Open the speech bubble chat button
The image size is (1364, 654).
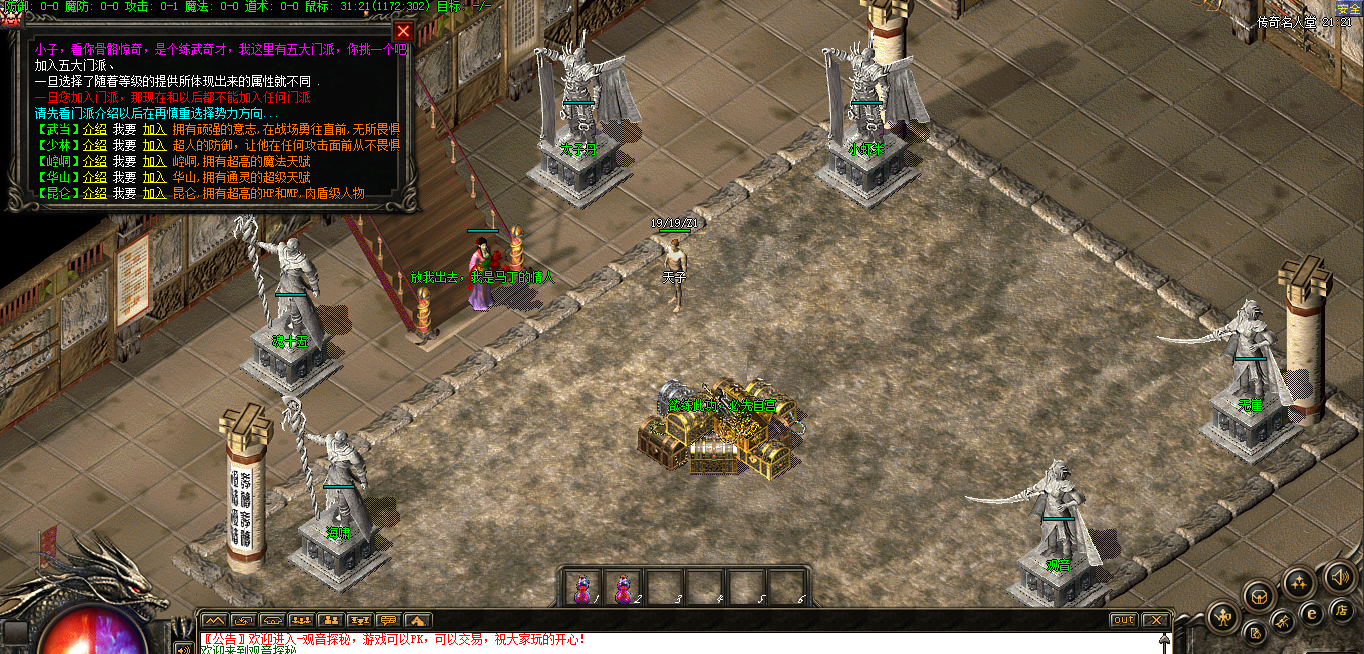click(x=388, y=620)
